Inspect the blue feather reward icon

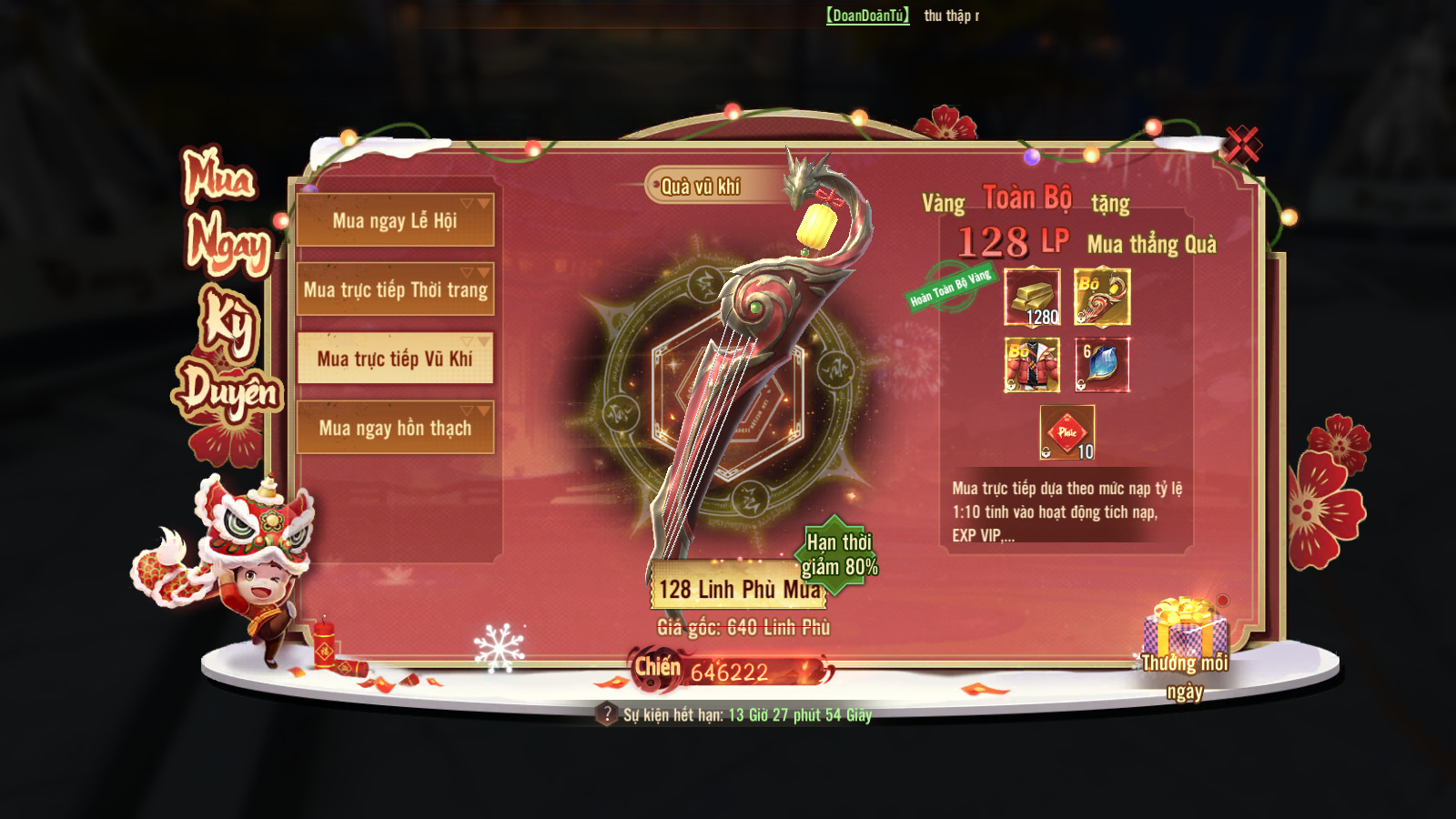(1102, 365)
